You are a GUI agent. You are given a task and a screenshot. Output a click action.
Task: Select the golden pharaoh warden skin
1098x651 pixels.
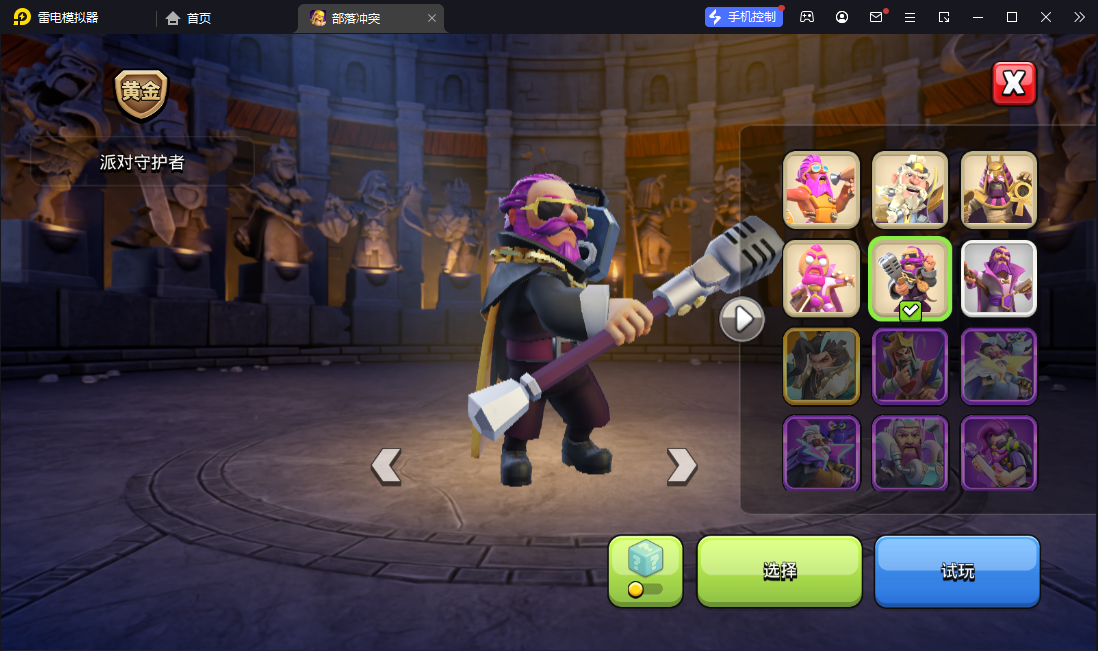[x=999, y=189]
